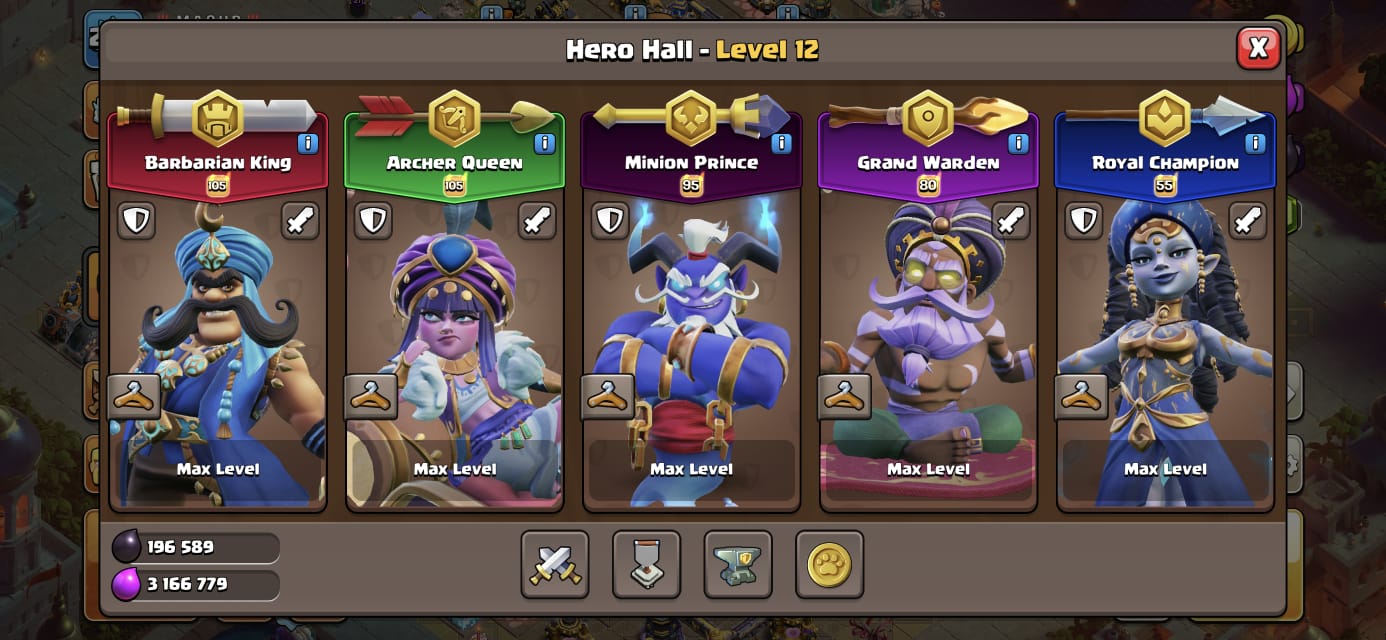Select Barbarian King sword button
This screenshot has width=1386, height=640.
tap(299, 221)
